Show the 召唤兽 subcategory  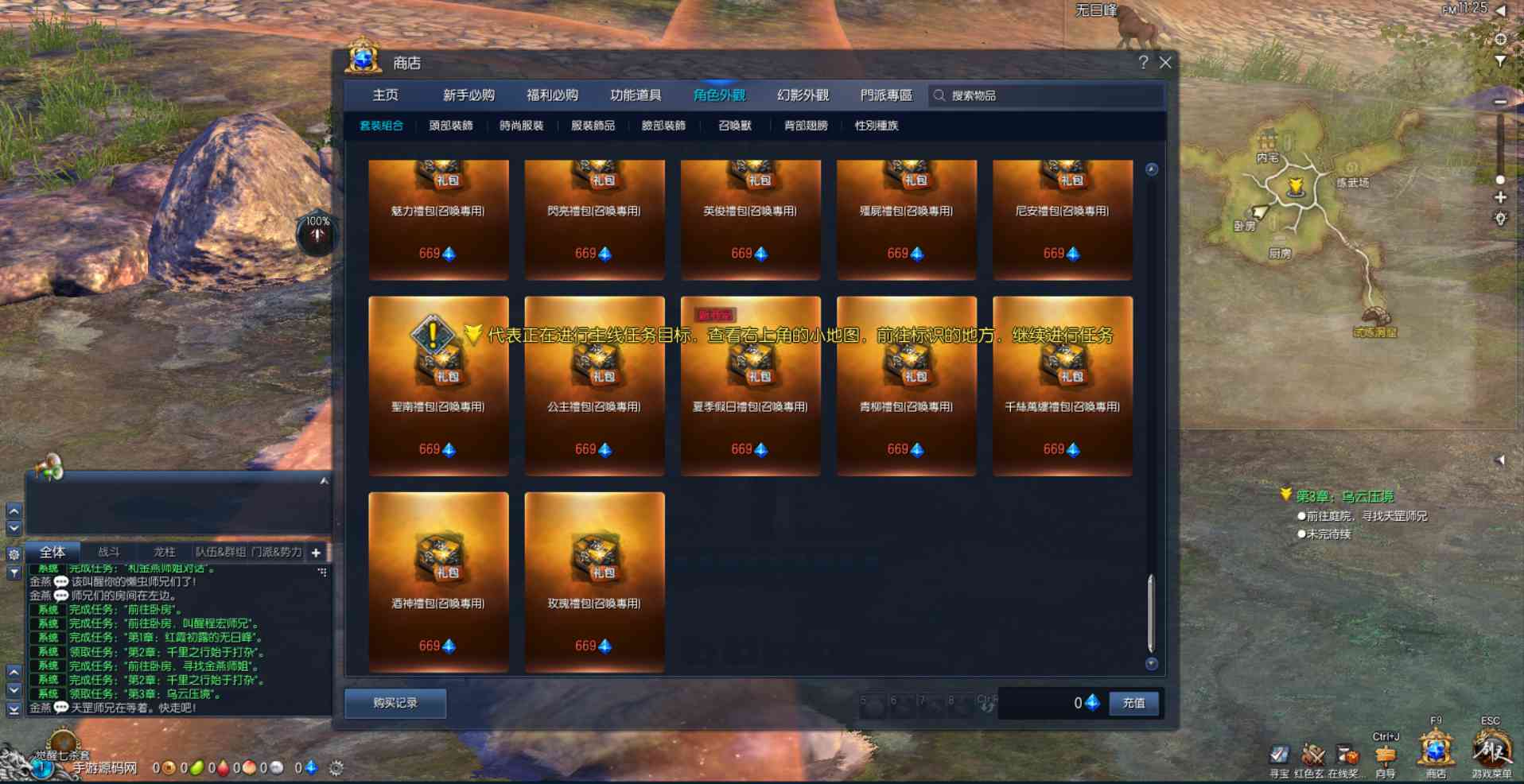click(x=735, y=126)
